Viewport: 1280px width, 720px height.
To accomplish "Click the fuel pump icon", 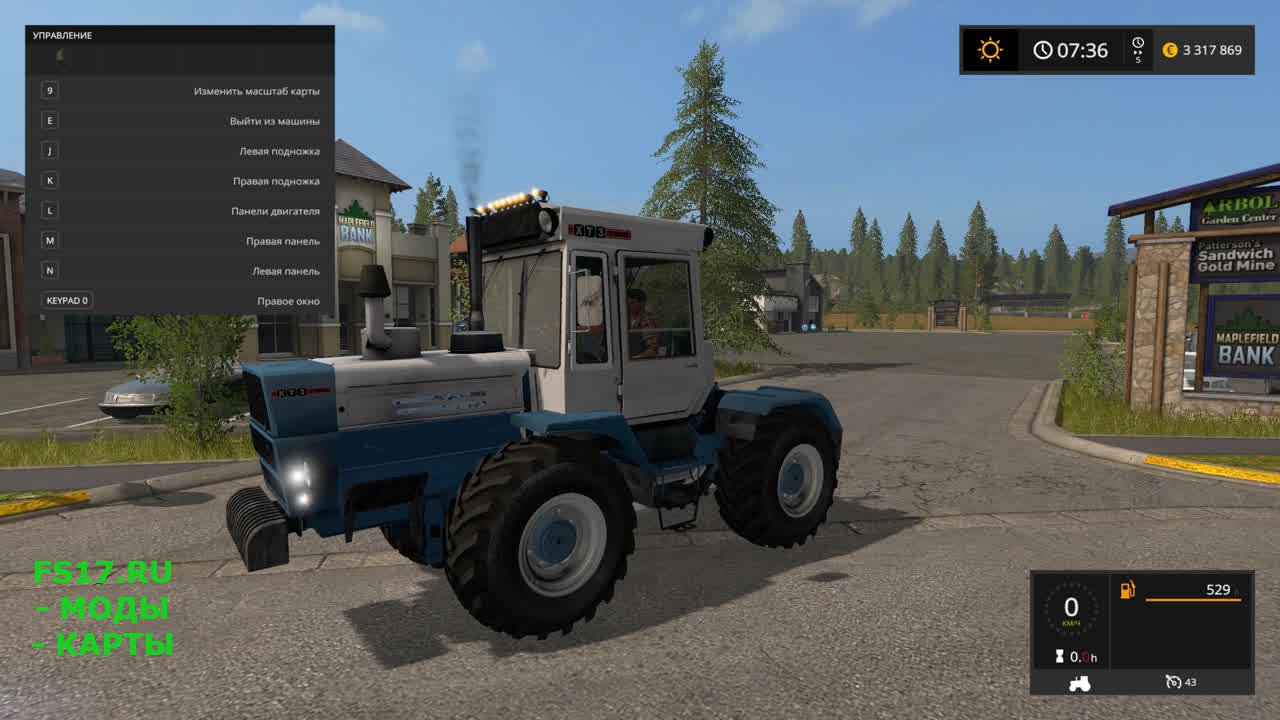I will 1128,590.
